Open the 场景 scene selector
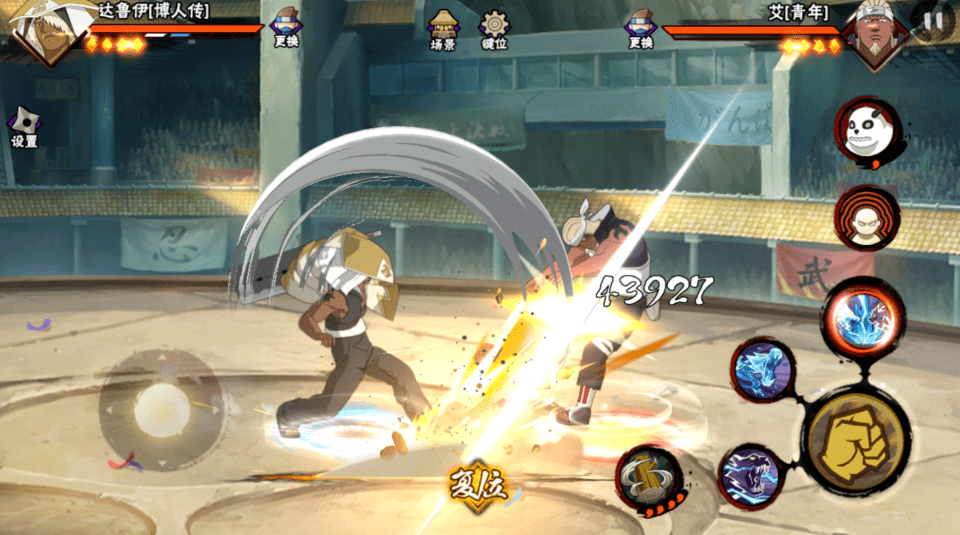The width and height of the screenshot is (960, 535). (x=443, y=29)
